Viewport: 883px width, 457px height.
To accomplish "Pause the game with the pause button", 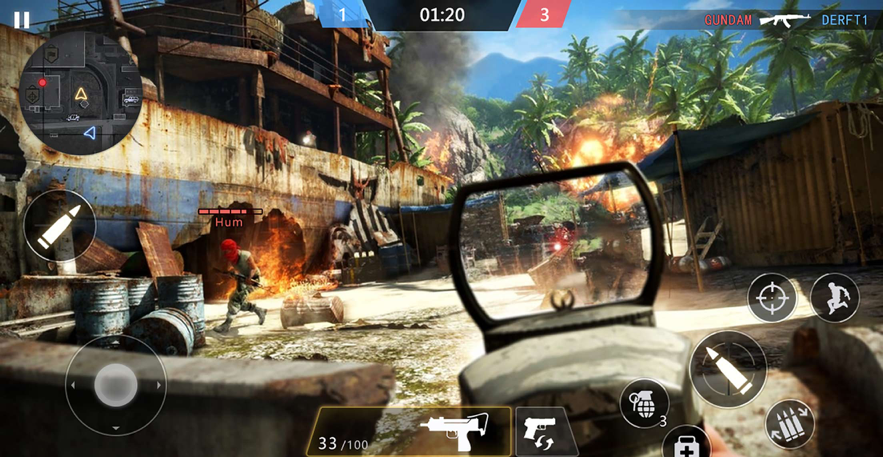I will pyautogui.click(x=21, y=19).
